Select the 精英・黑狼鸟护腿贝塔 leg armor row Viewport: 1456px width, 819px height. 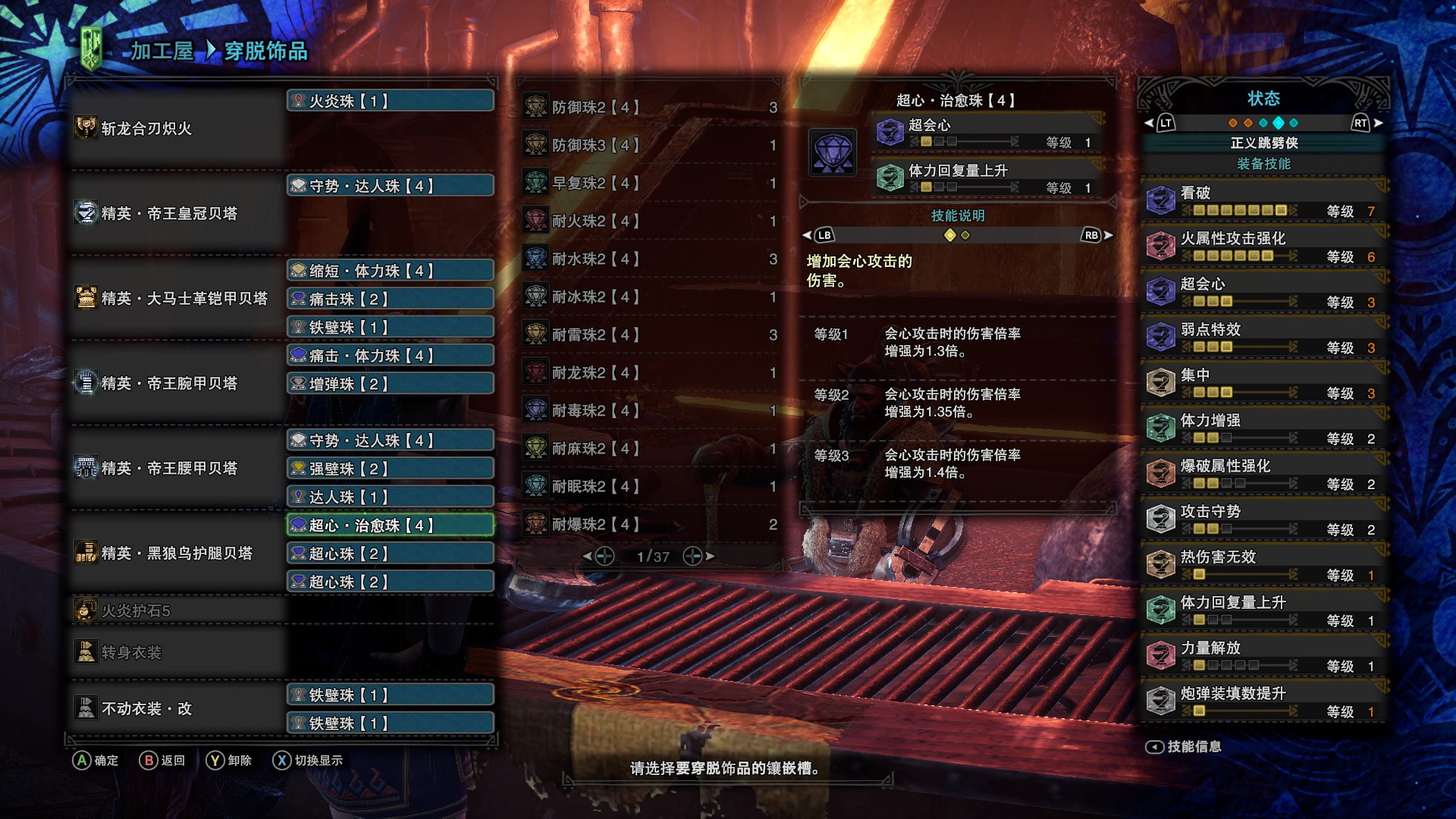[178, 553]
